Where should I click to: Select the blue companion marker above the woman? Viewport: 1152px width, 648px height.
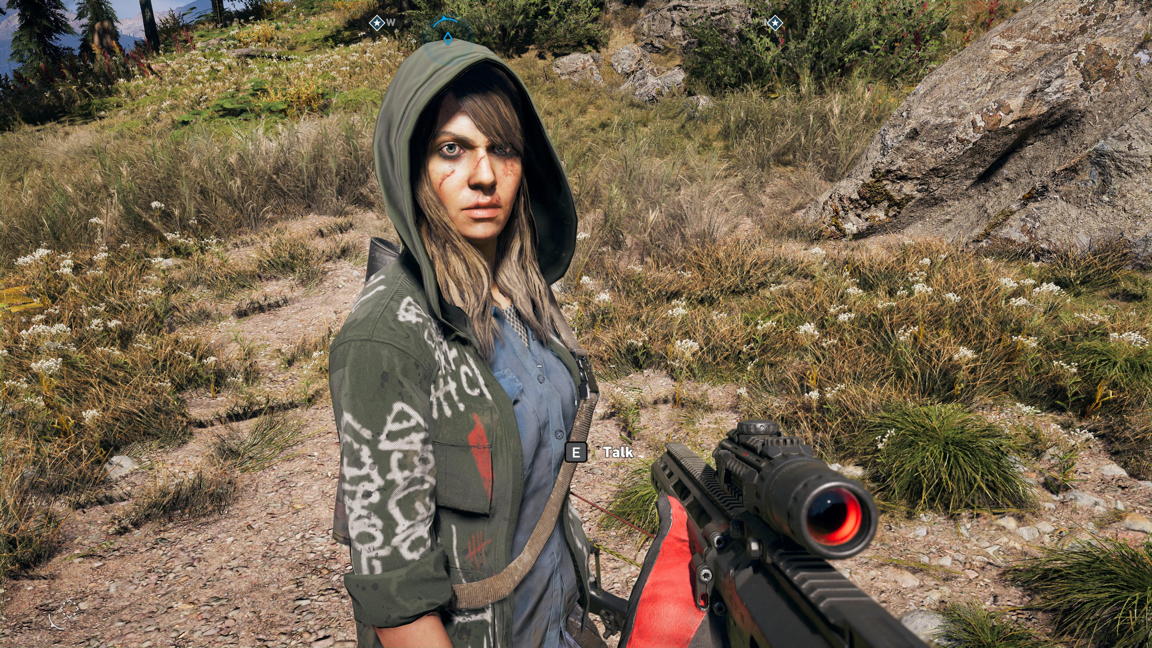(447, 27)
